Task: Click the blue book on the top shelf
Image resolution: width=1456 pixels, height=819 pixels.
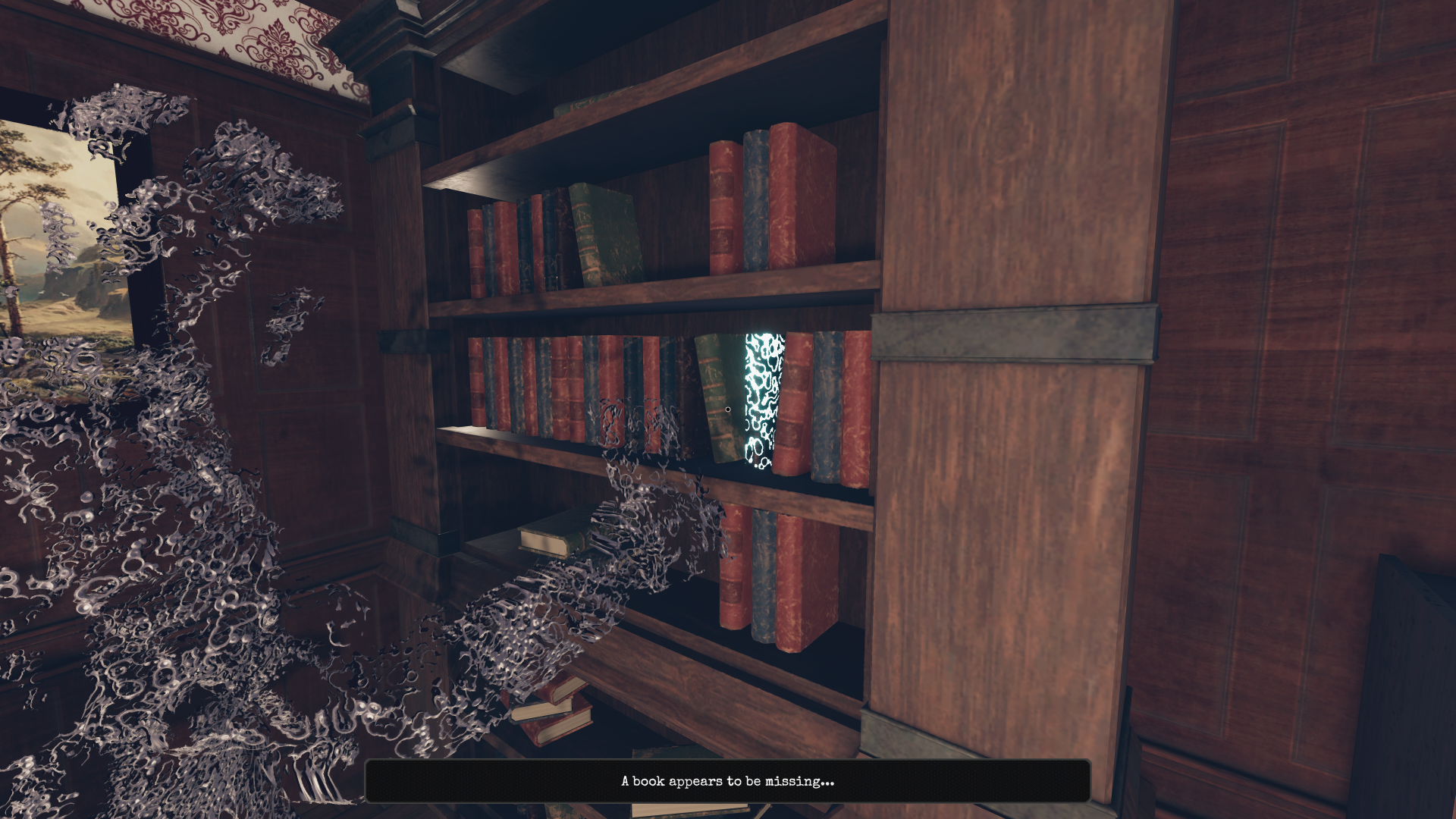Action: point(755,201)
